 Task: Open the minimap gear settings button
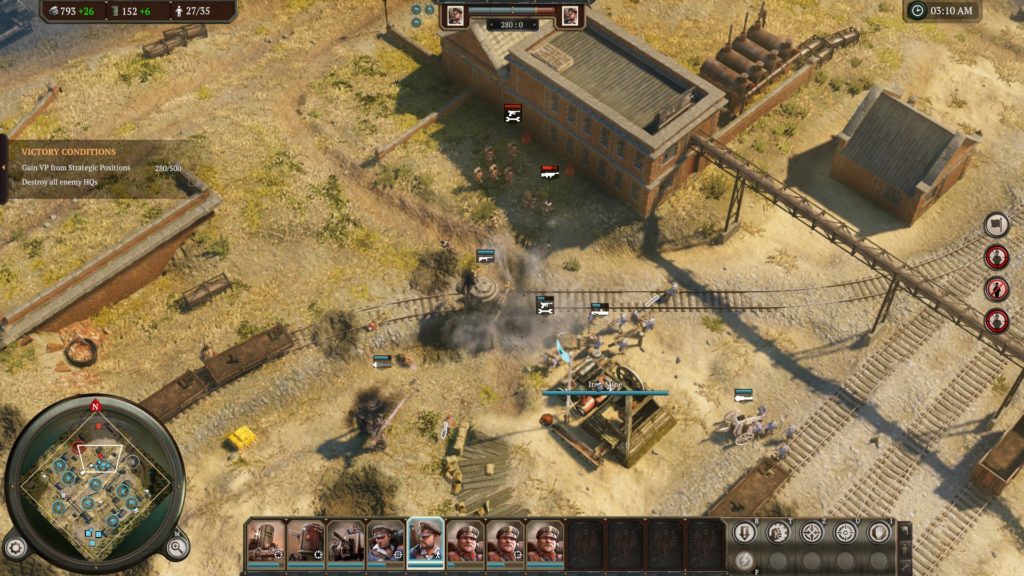pyautogui.click(x=15, y=547)
